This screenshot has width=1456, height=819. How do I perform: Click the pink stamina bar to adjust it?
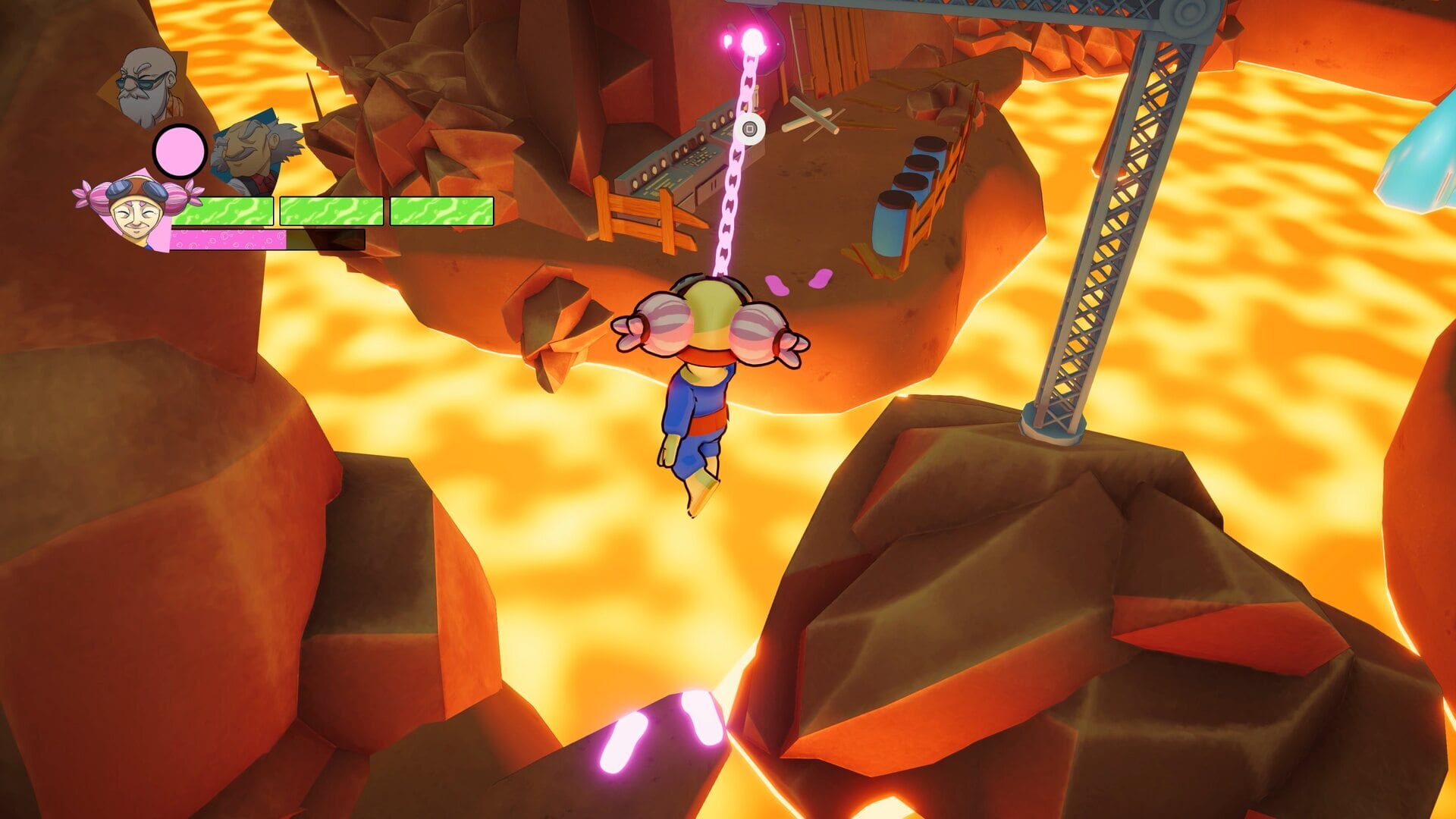point(227,239)
